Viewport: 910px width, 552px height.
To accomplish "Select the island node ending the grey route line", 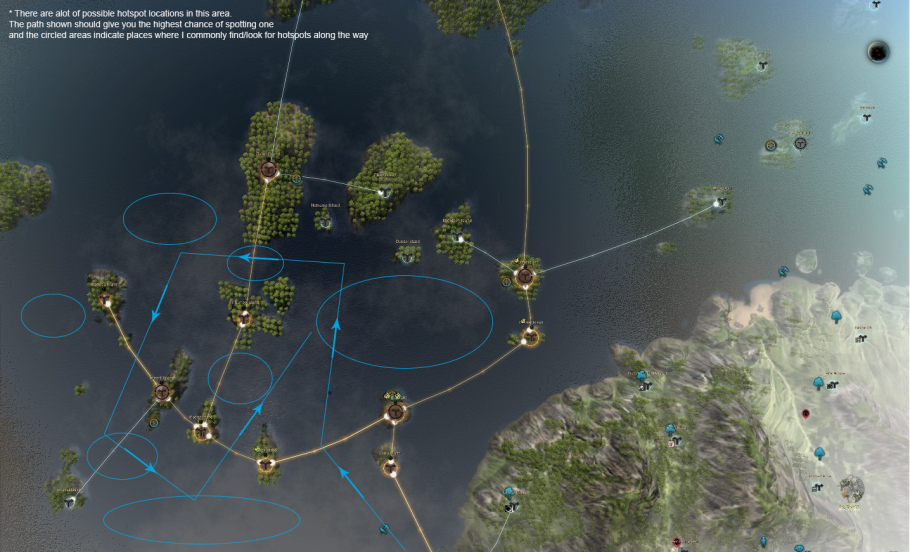I will point(69,500).
